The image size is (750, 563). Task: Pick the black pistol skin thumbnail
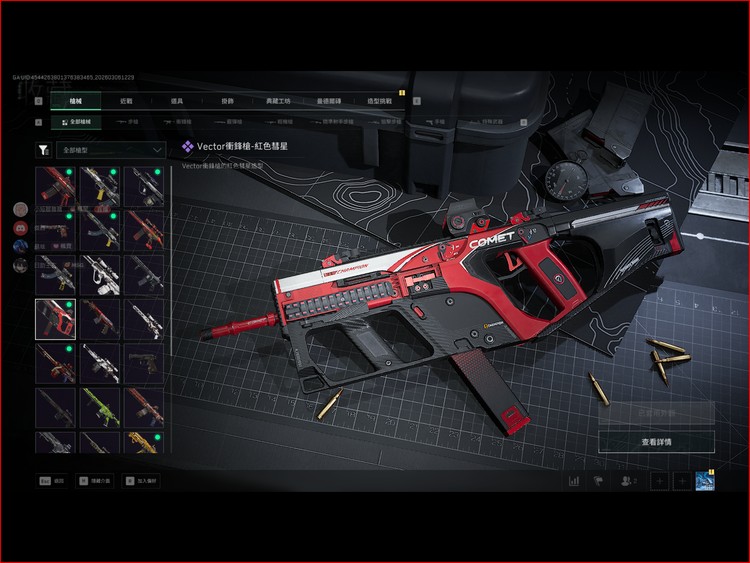(143, 363)
